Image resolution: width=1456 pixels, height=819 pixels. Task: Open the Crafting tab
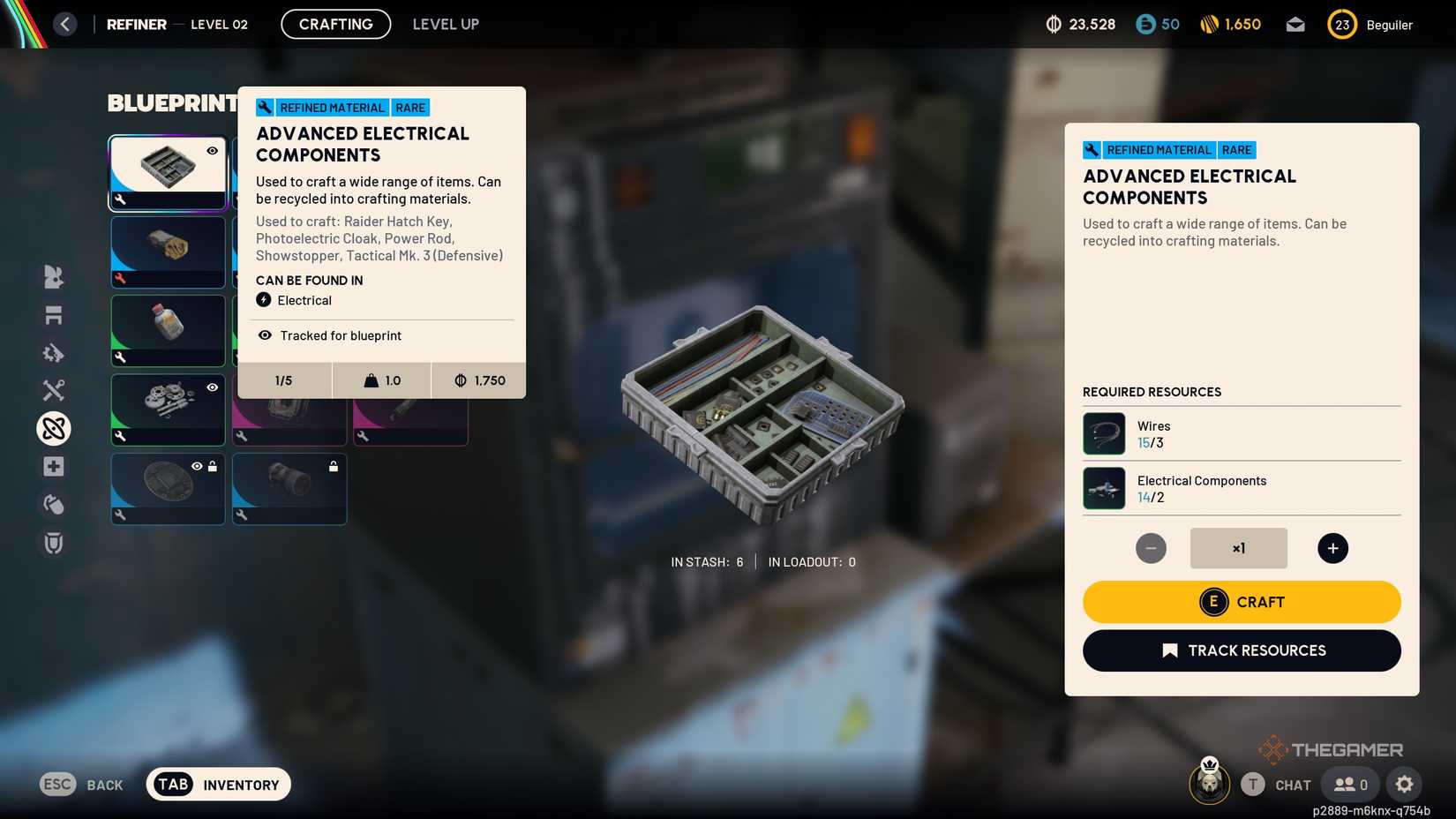335,24
